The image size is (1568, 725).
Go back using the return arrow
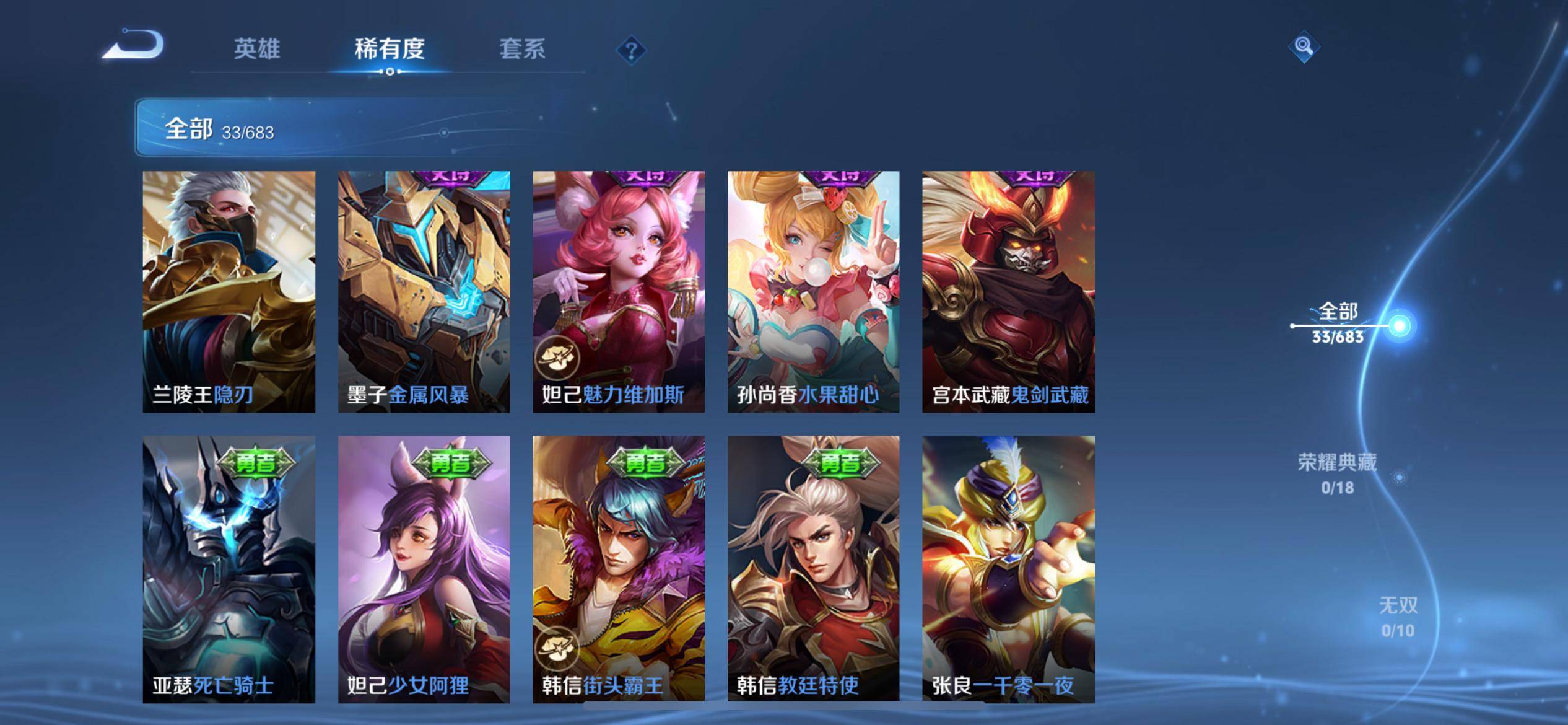(x=133, y=46)
